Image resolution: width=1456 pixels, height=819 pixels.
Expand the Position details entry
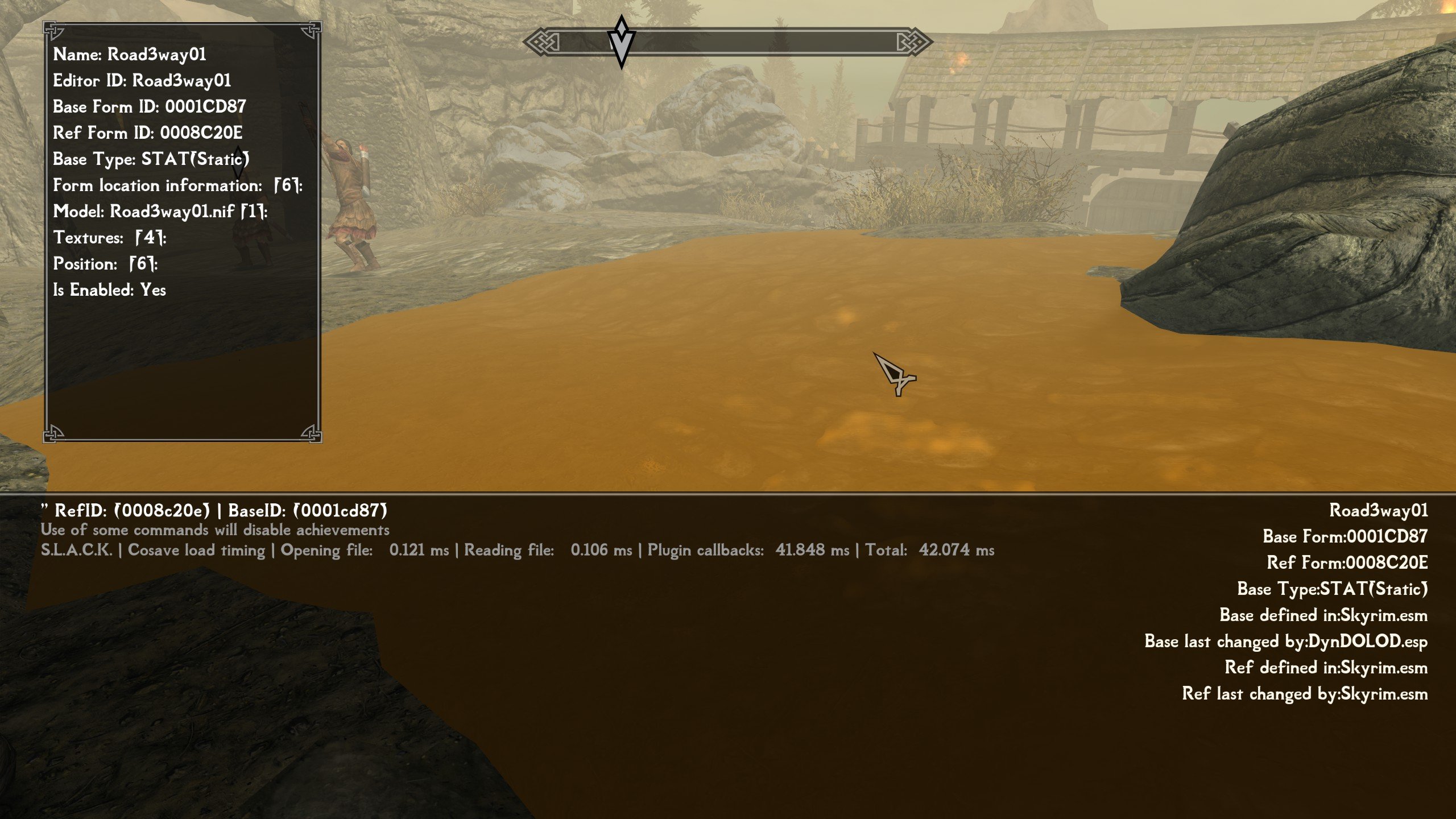pos(105,264)
